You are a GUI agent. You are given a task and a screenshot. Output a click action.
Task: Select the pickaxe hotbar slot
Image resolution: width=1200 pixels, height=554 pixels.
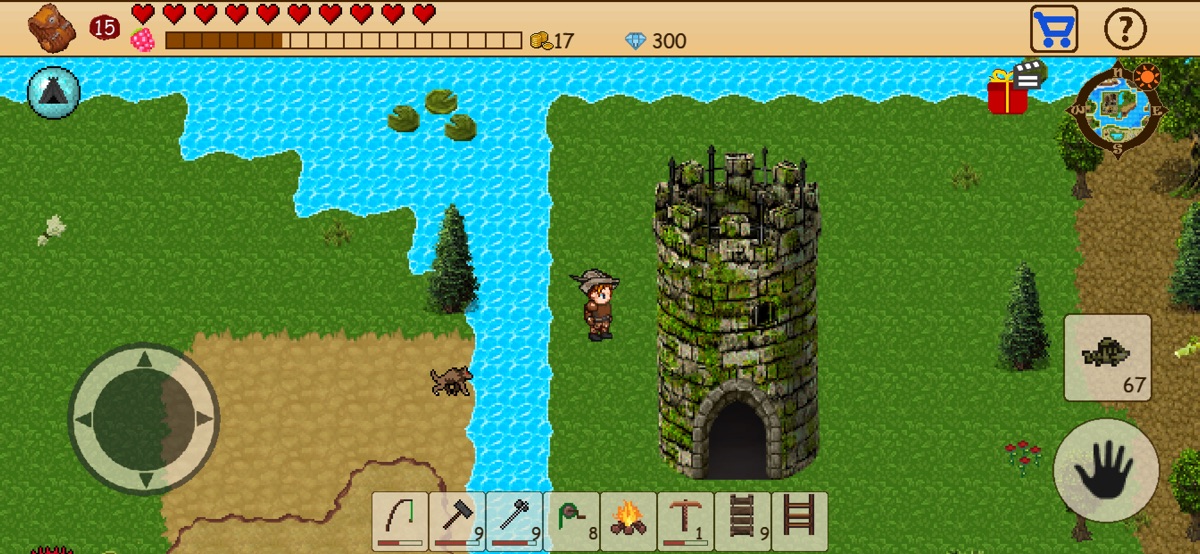point(686,521)
